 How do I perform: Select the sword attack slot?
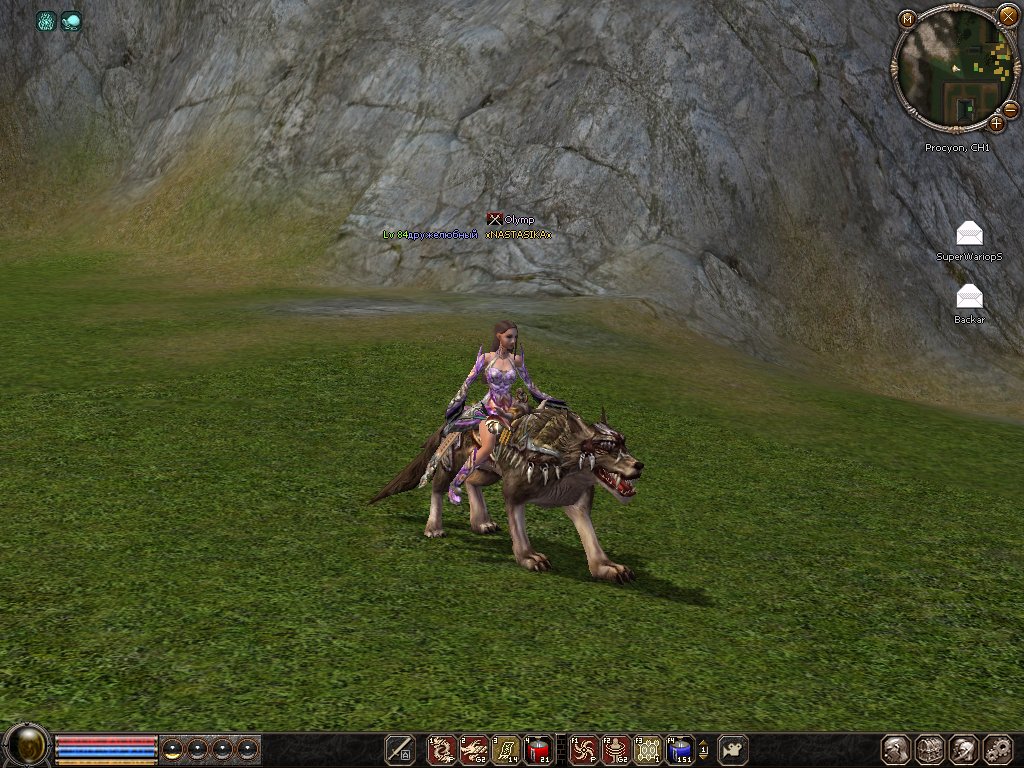click(x=400, y=749)
